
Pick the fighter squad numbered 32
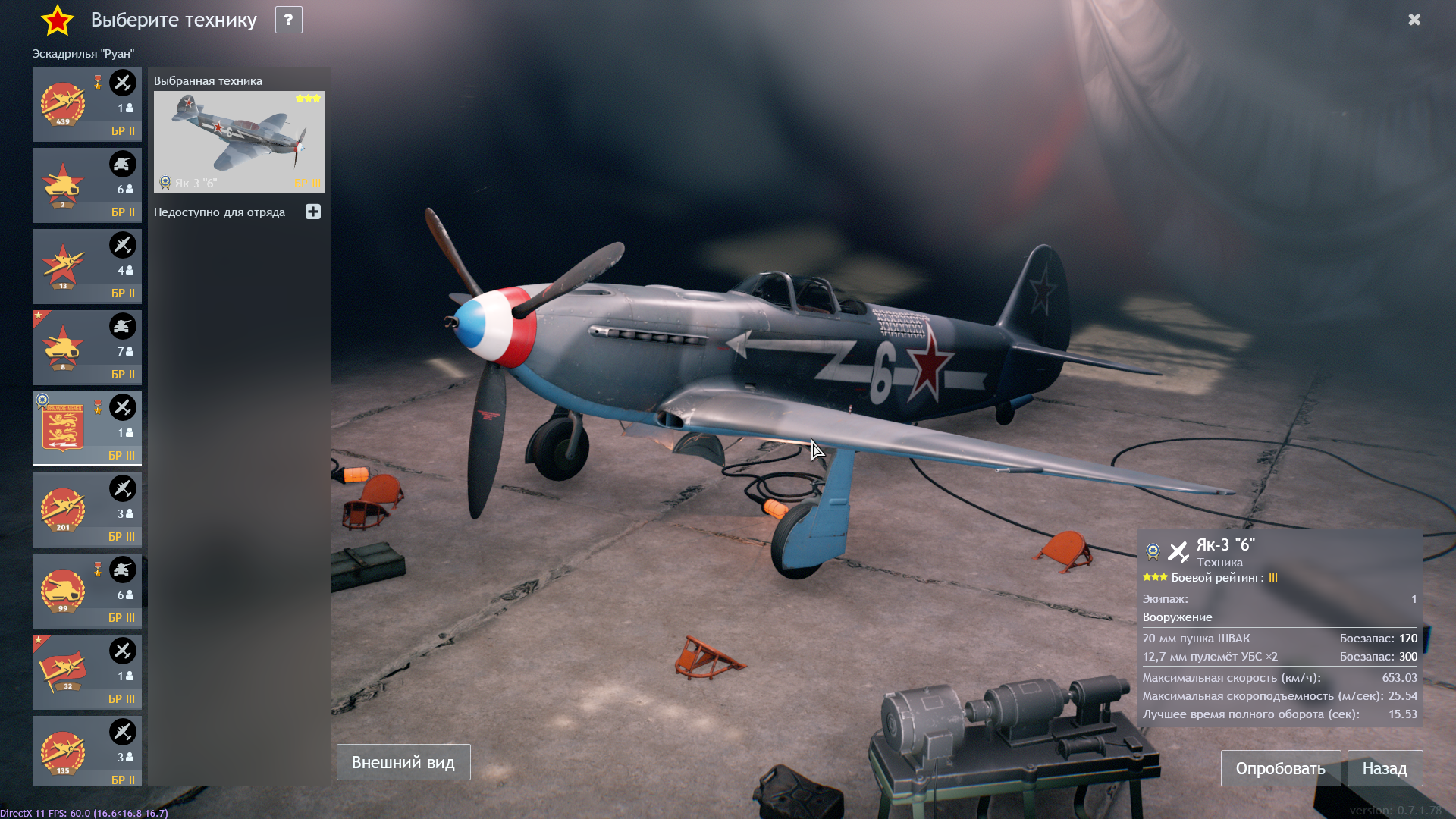(87, 672)
